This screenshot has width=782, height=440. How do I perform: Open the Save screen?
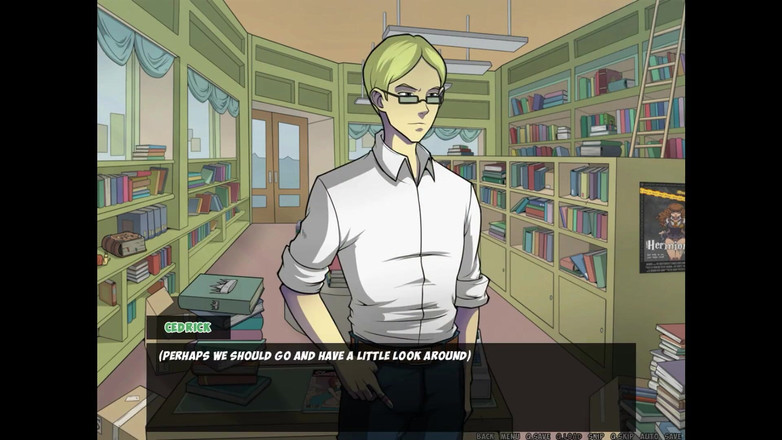672,436
